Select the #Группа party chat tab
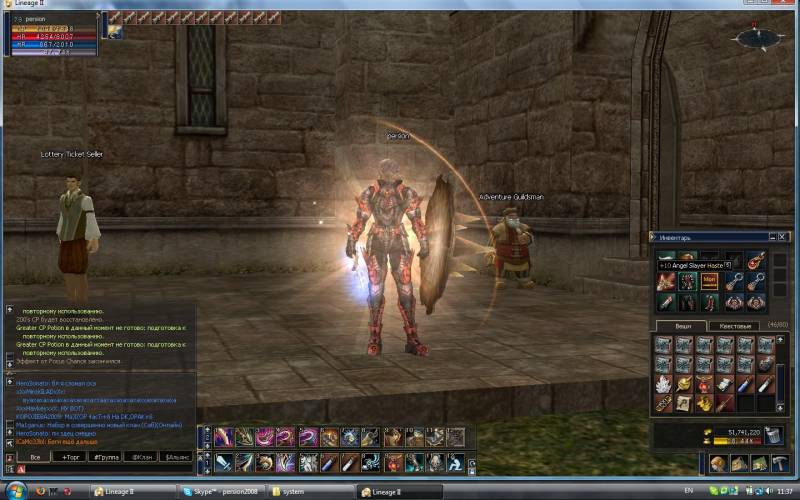 click(105, 456)
